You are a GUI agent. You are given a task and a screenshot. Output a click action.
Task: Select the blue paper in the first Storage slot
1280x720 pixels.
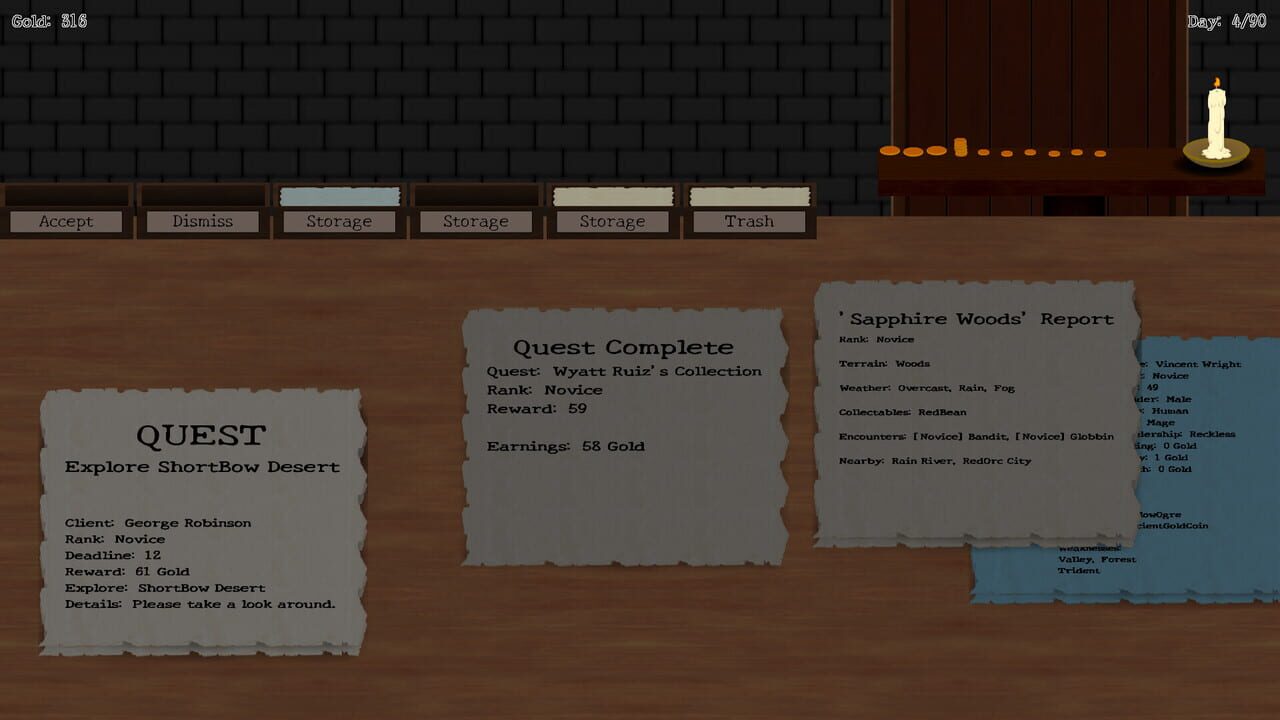click(x=339, y=196)
